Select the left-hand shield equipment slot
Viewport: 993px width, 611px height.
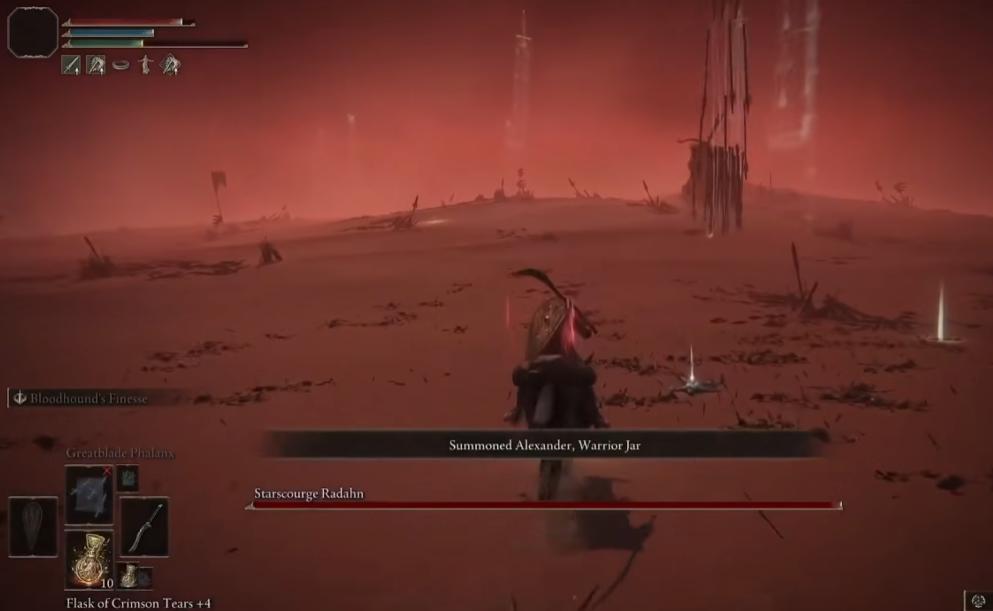33,527
